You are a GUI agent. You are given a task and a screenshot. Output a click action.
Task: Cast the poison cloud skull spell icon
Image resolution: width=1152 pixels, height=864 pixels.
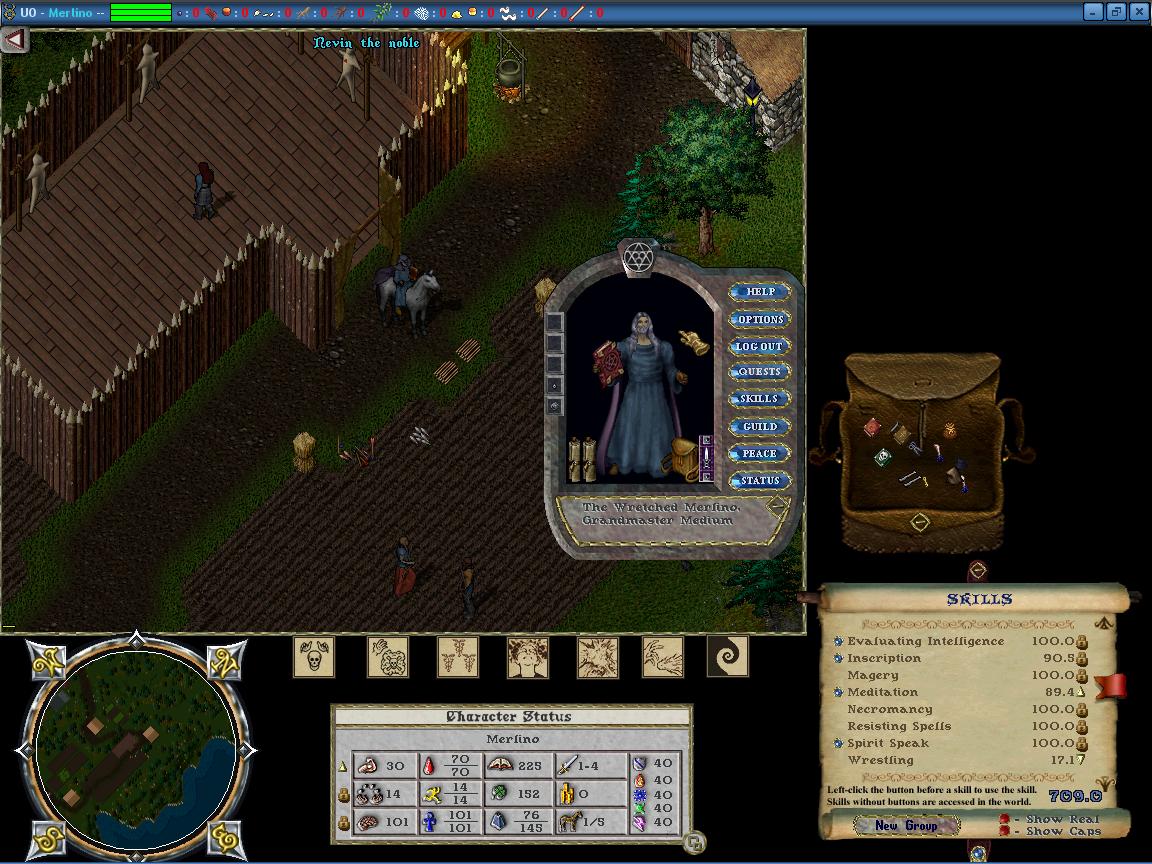point(388,657)
